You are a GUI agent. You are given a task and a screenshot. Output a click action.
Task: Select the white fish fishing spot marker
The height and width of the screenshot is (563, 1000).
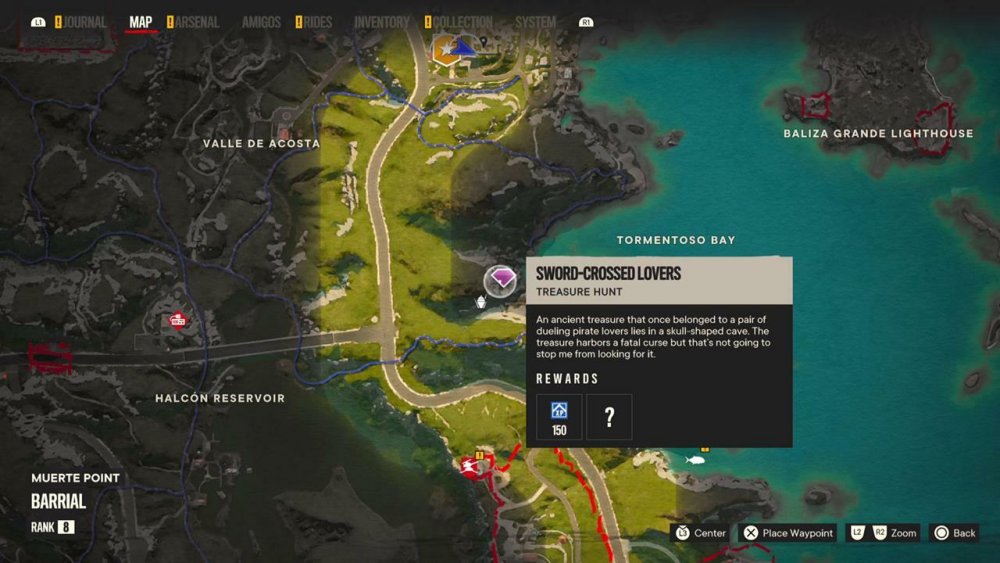pyautogui.click(x=695, y=459)
